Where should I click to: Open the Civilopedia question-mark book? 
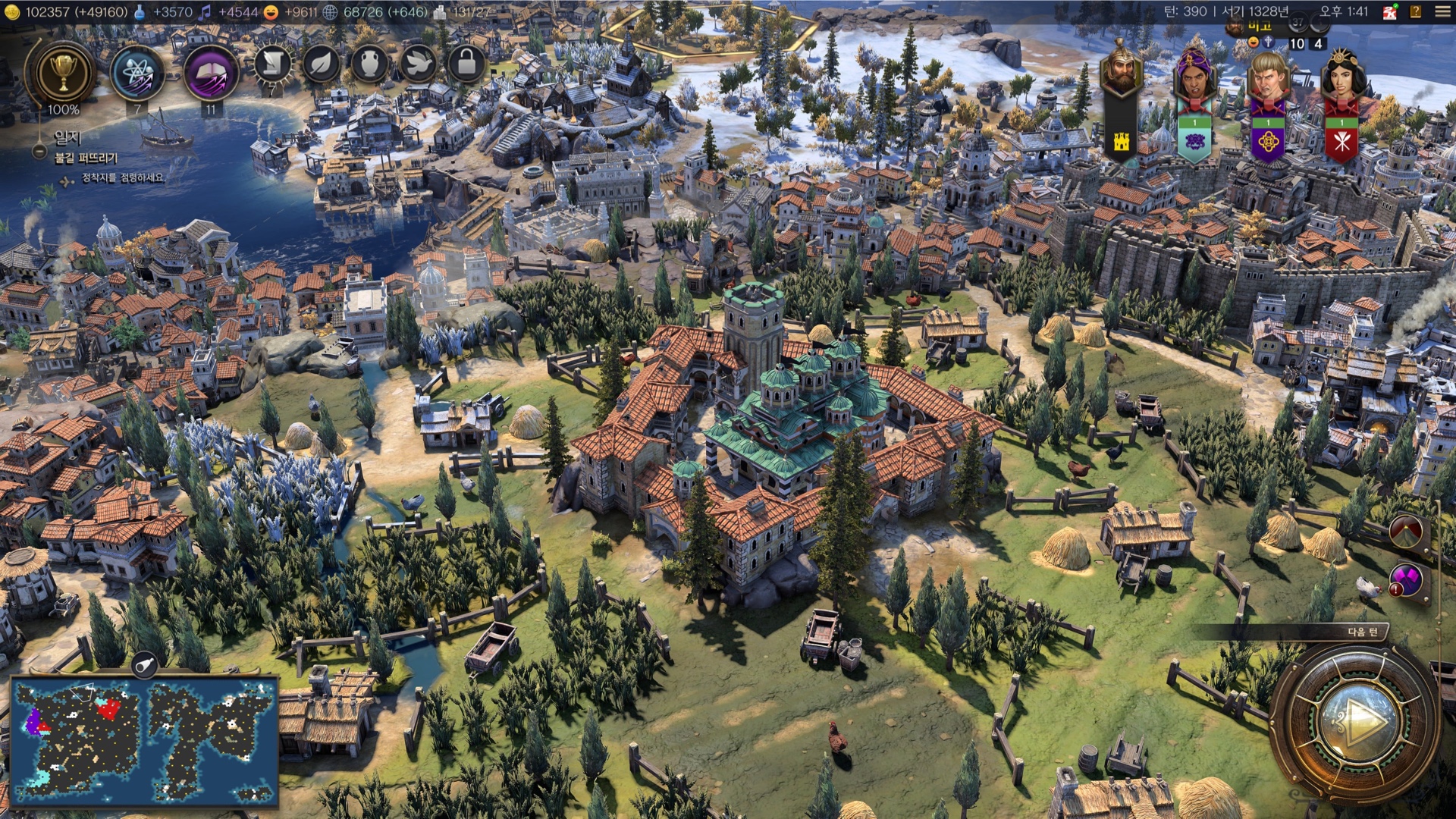click(x=1415, y=12)
